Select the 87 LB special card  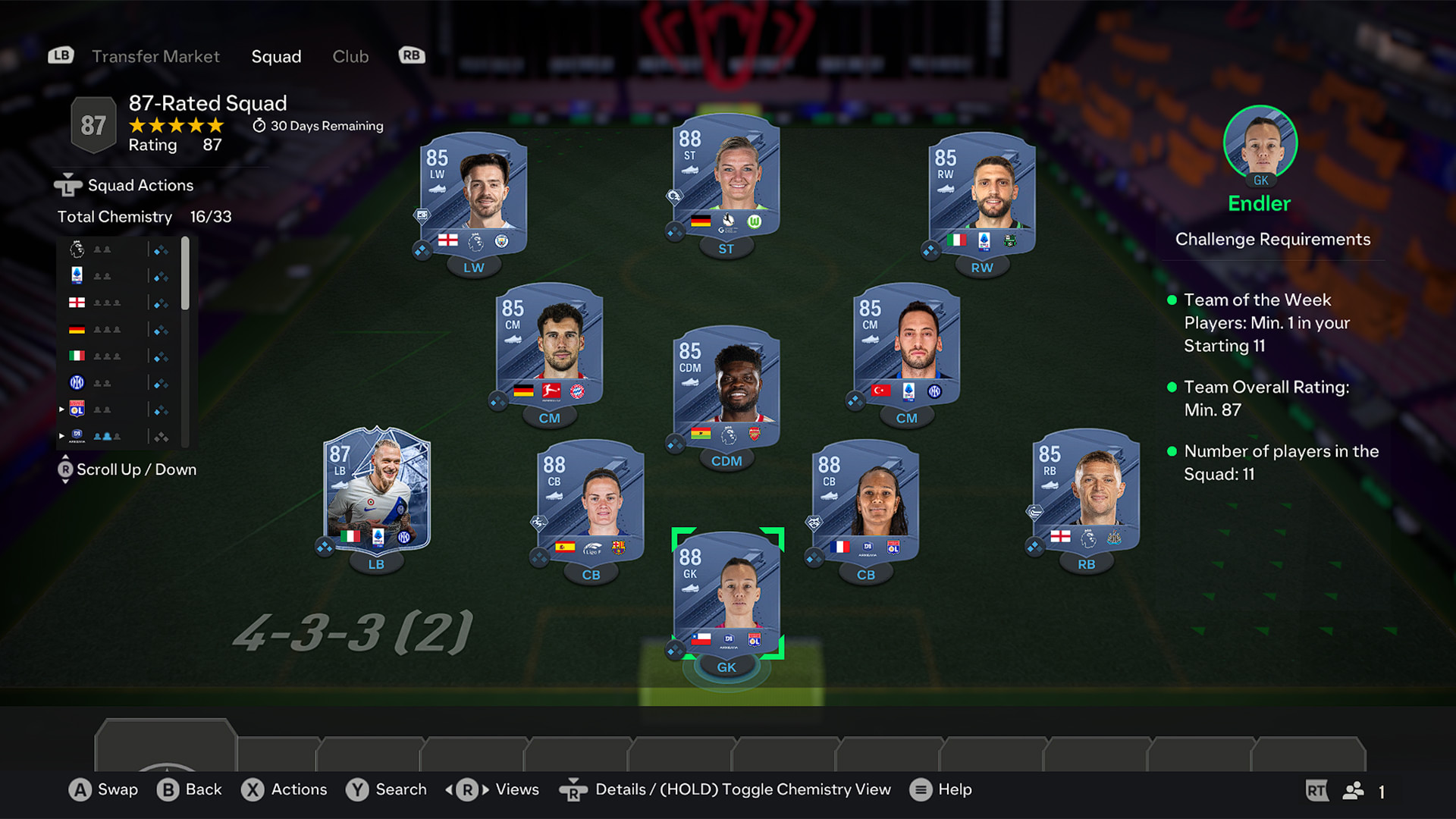[x=377, y=491]
